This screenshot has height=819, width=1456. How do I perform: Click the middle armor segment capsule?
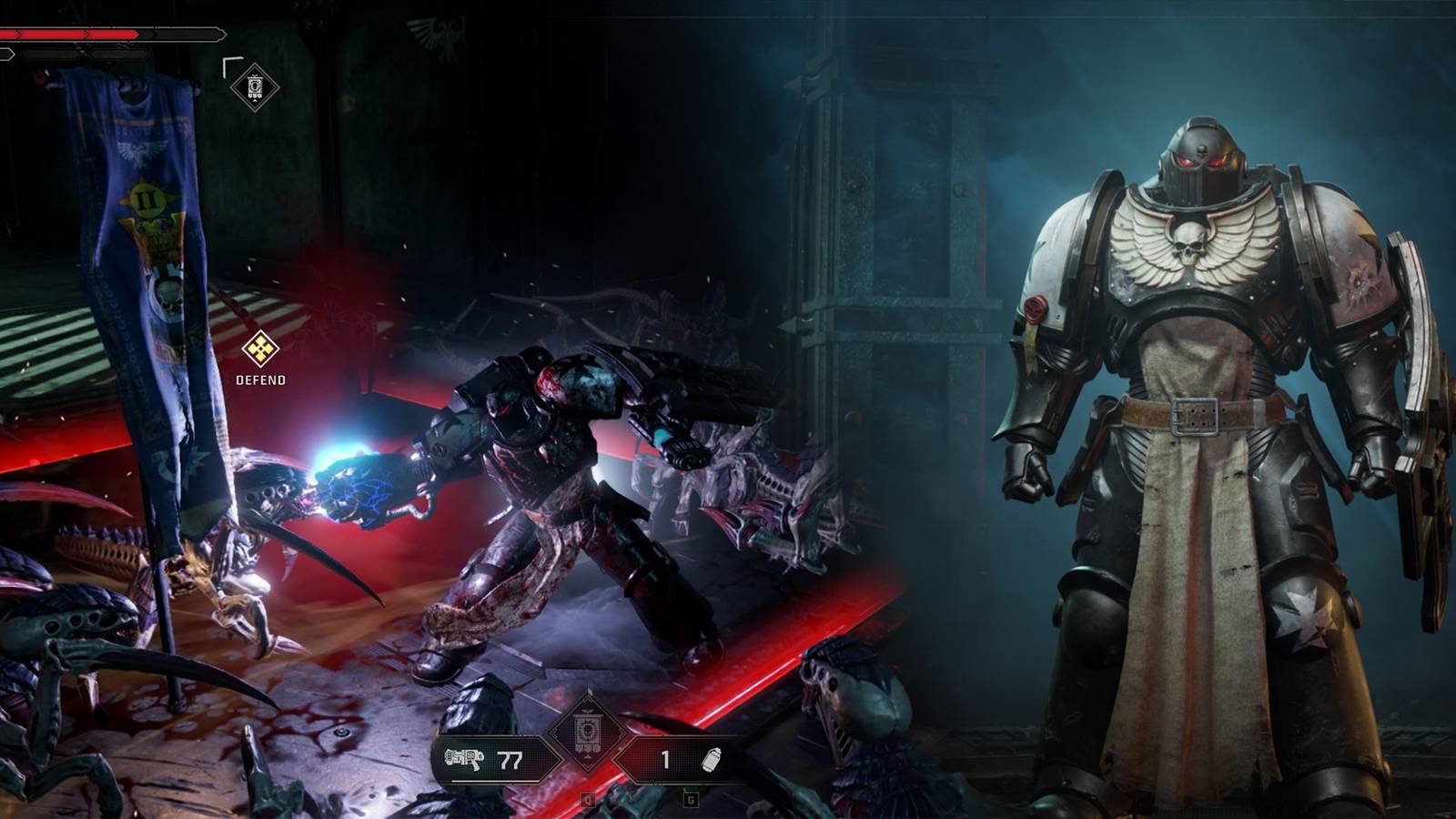51,54
